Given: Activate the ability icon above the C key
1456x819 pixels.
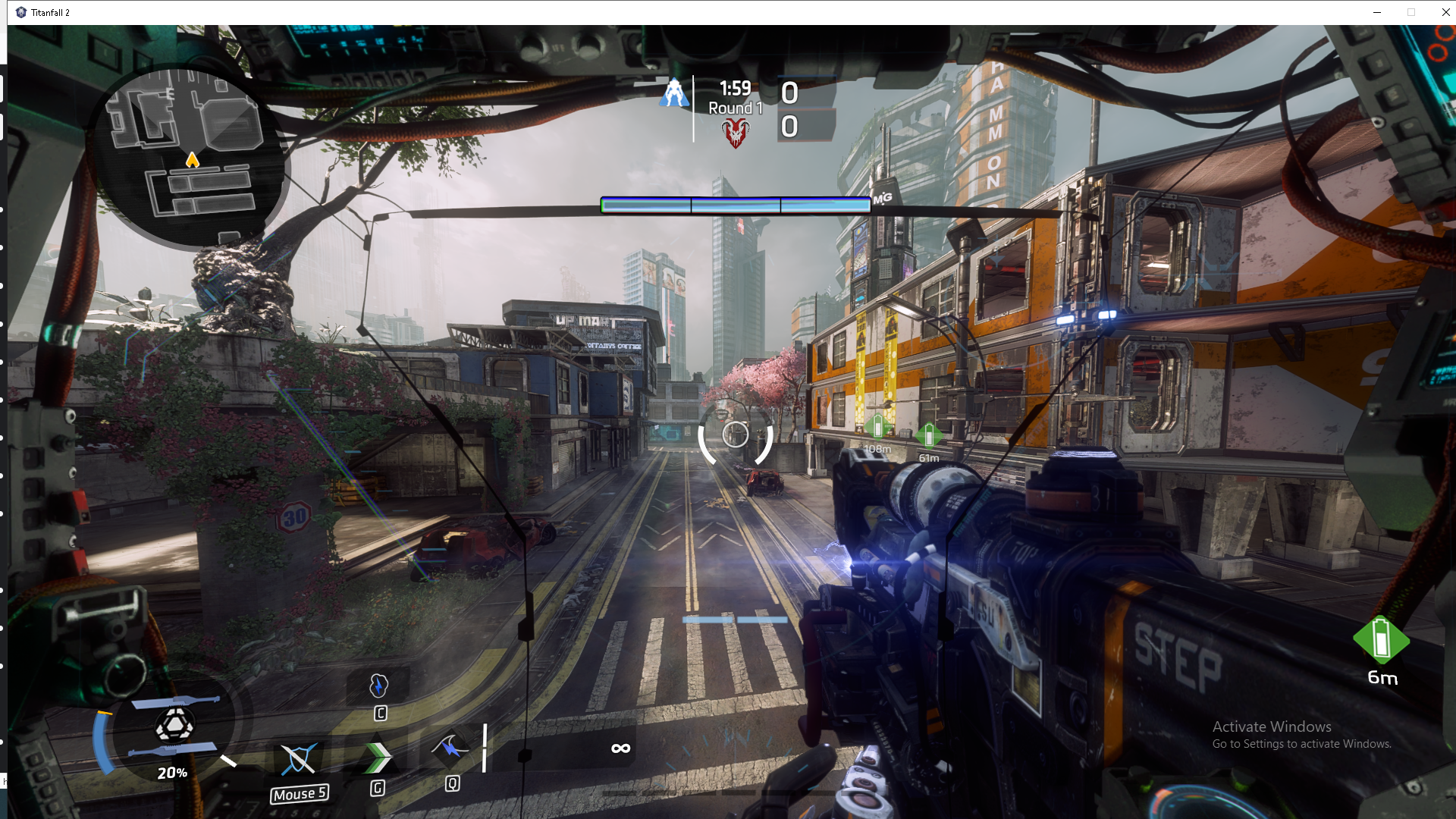Looking at the screenshot, I should coord(378,686).
